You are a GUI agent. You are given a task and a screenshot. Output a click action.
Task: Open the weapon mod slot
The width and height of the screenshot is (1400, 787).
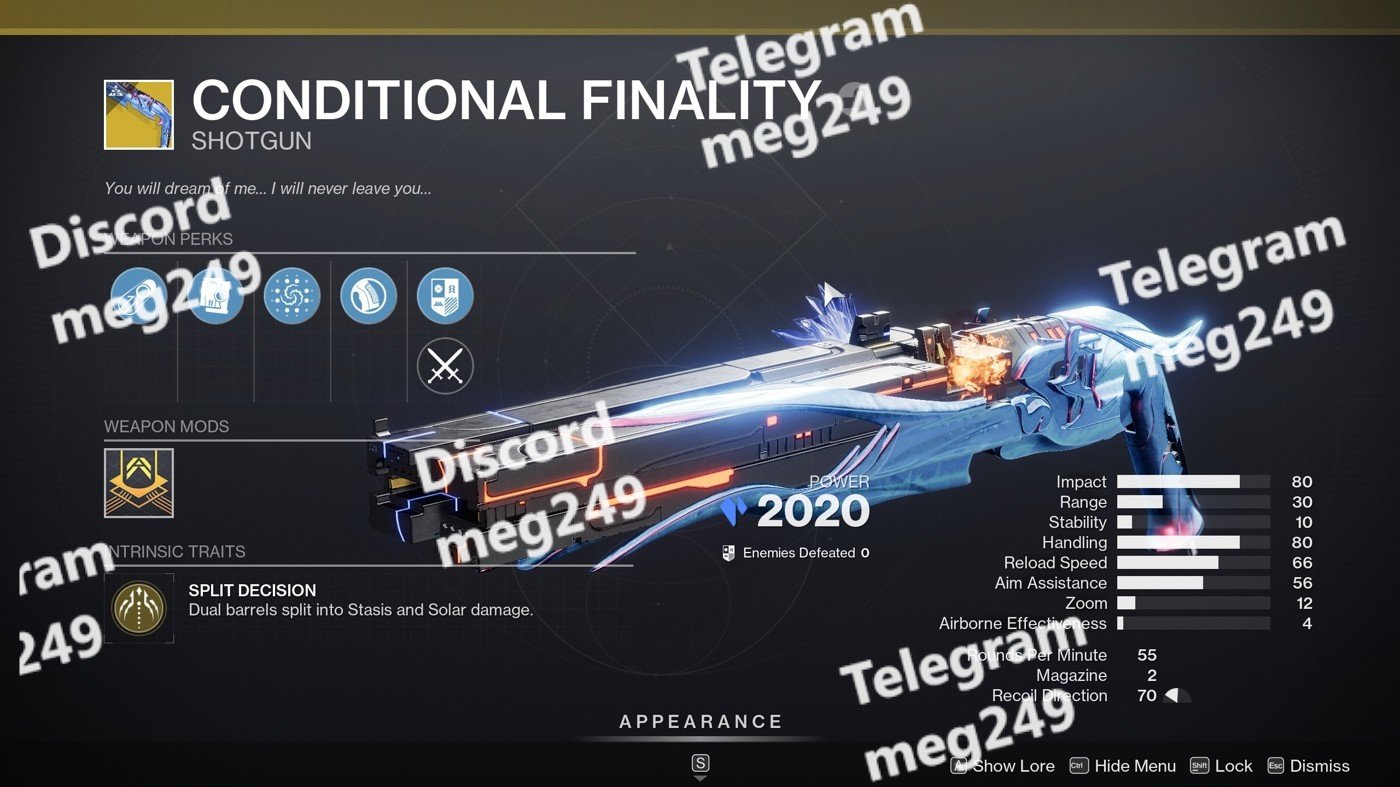(139, 483)
